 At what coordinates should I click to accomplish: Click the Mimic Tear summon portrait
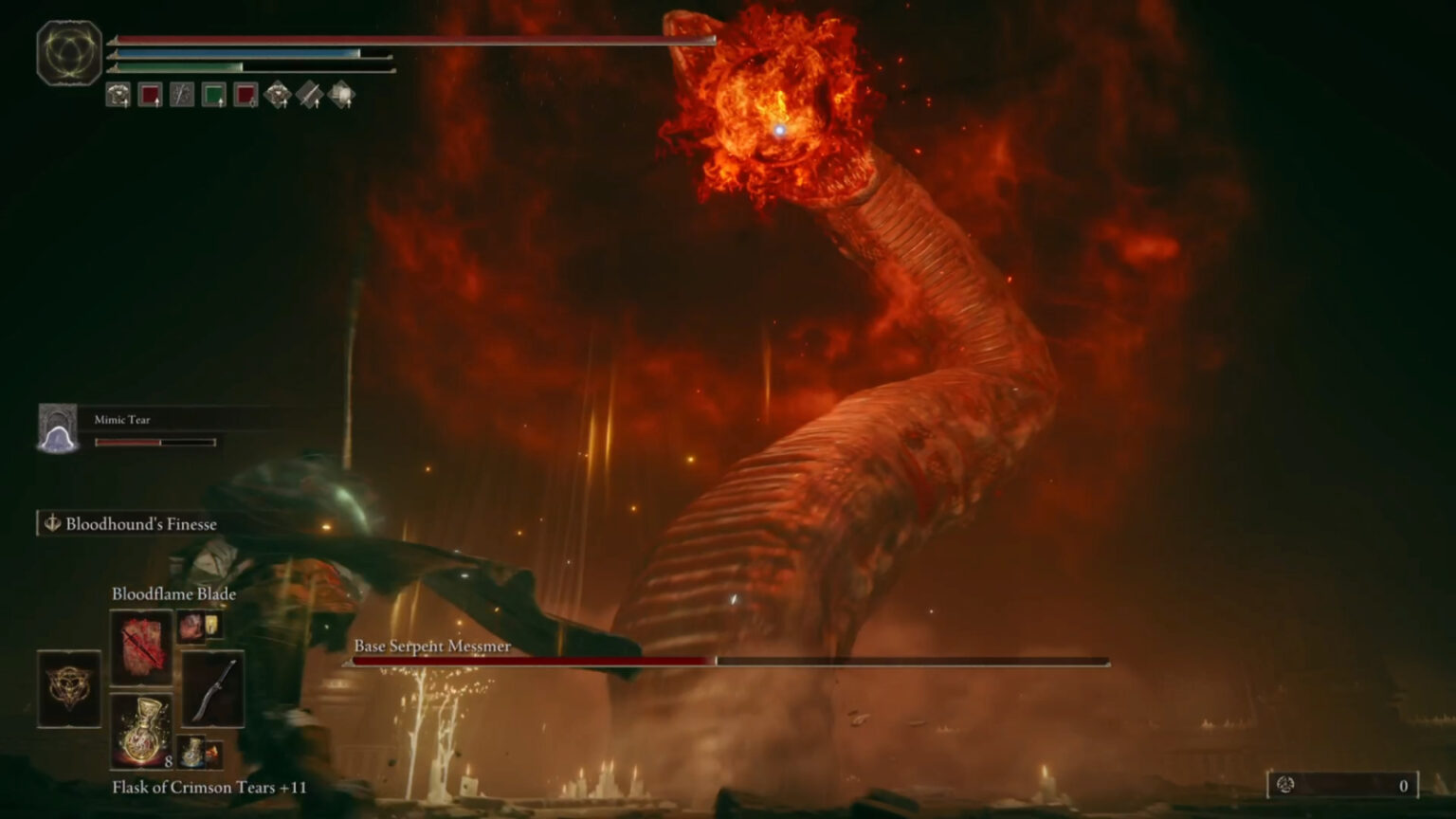(59, 423)
